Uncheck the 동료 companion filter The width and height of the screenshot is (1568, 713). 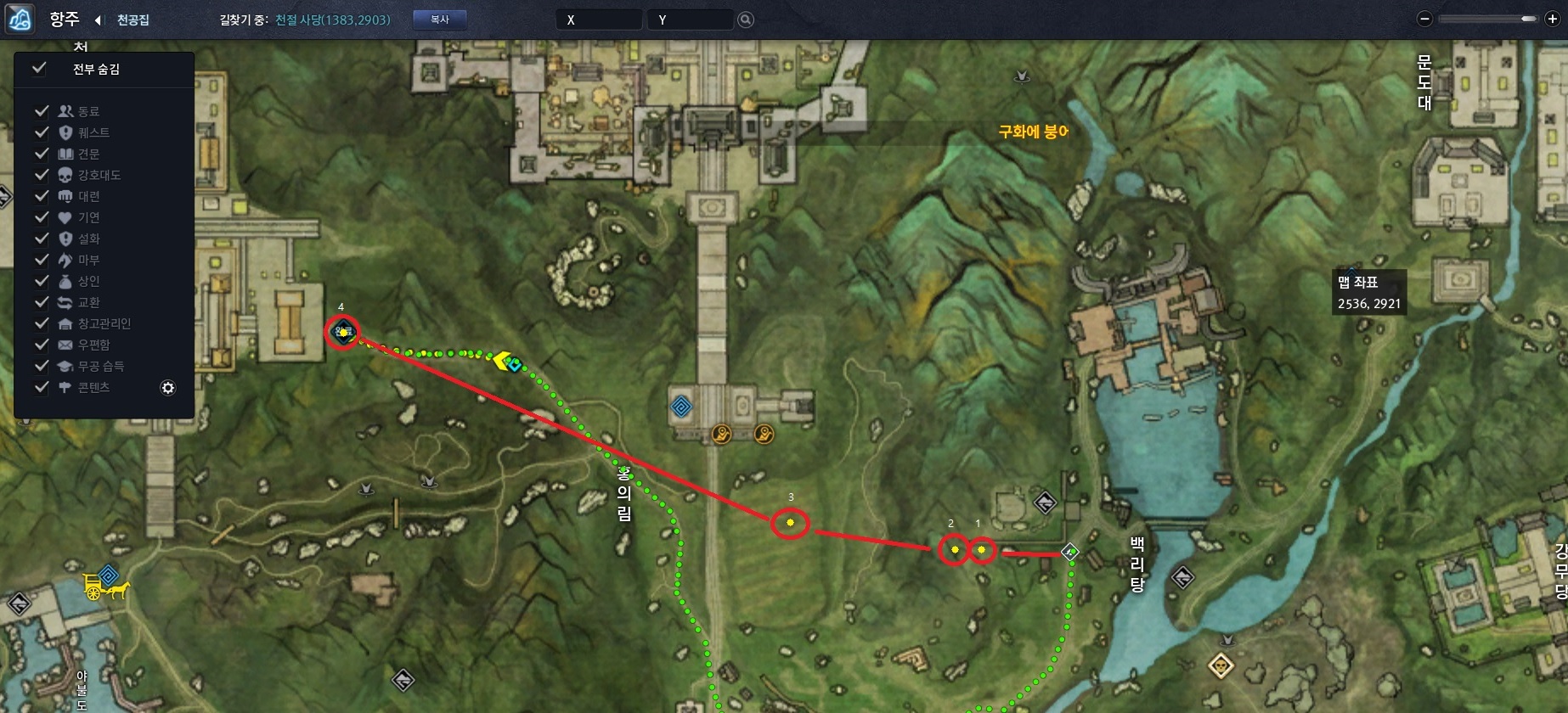pyautogui.click(x=42, y=111)
